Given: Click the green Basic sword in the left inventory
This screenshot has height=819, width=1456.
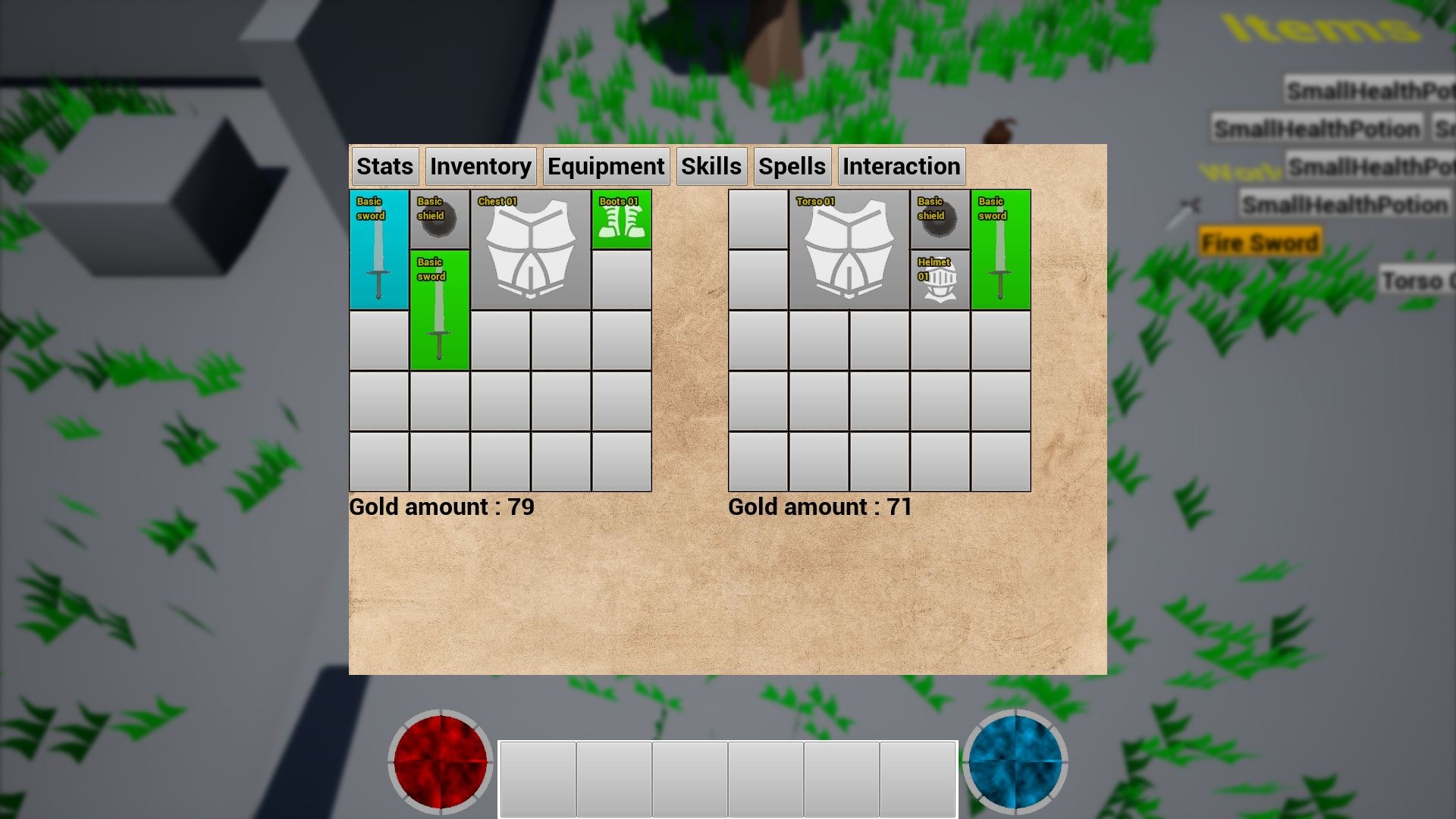Looking at the screenshot, I should coord(440,311).
